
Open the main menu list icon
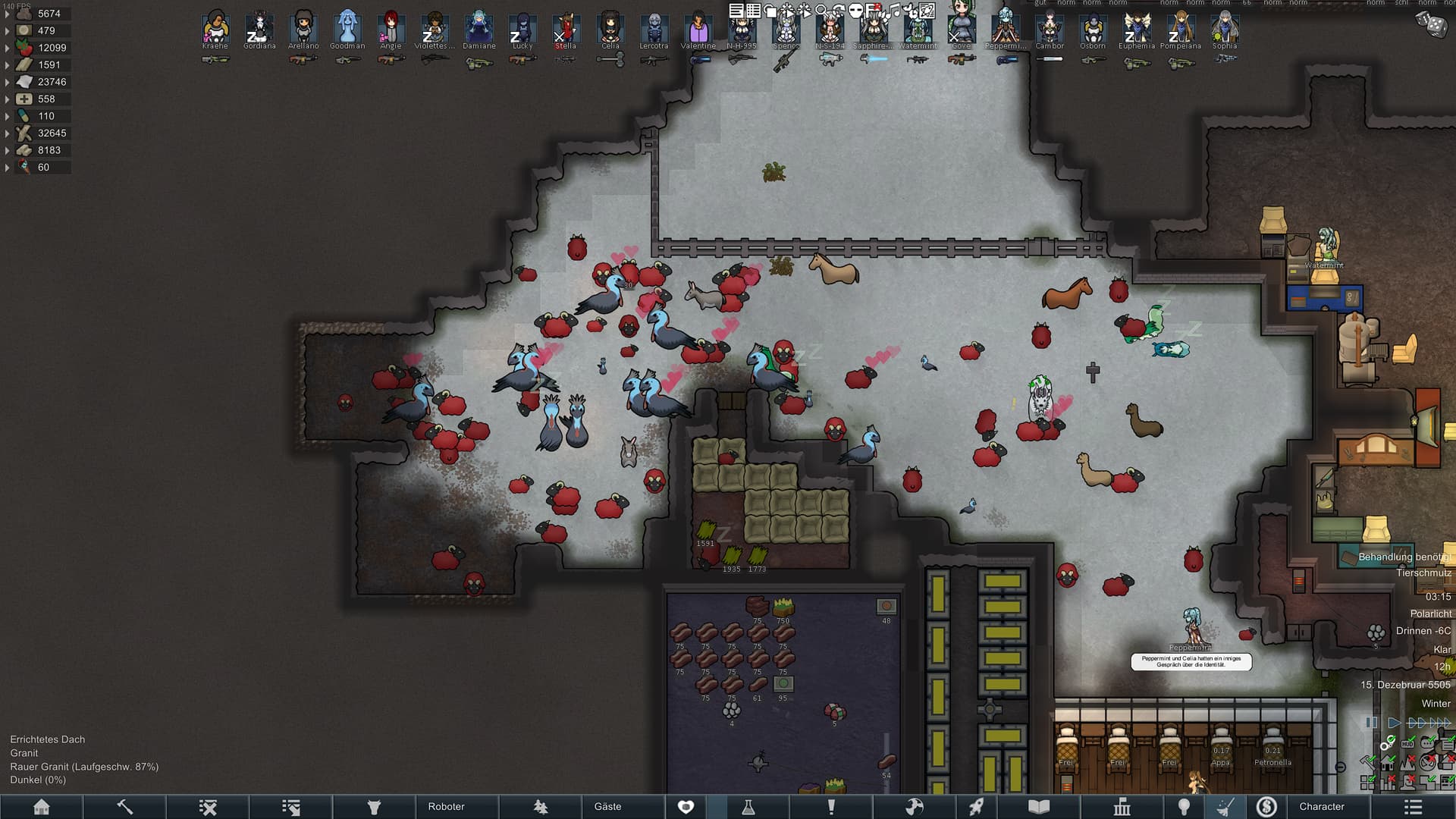click(x=1413, y=807)
